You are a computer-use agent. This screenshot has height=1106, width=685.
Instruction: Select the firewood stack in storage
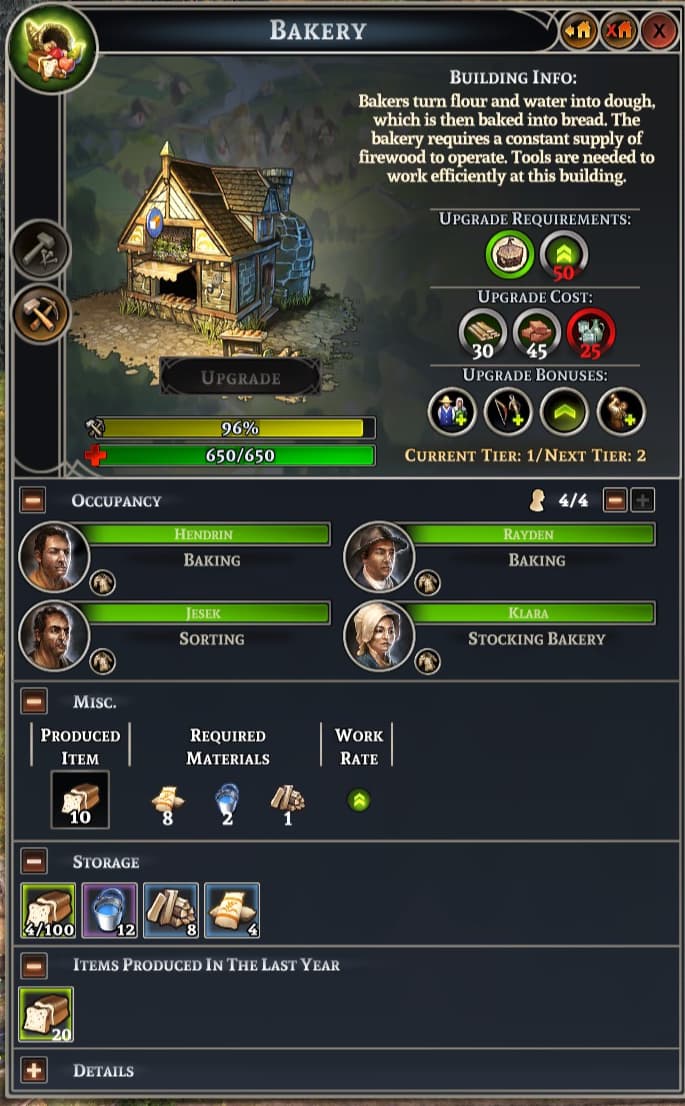171,910
